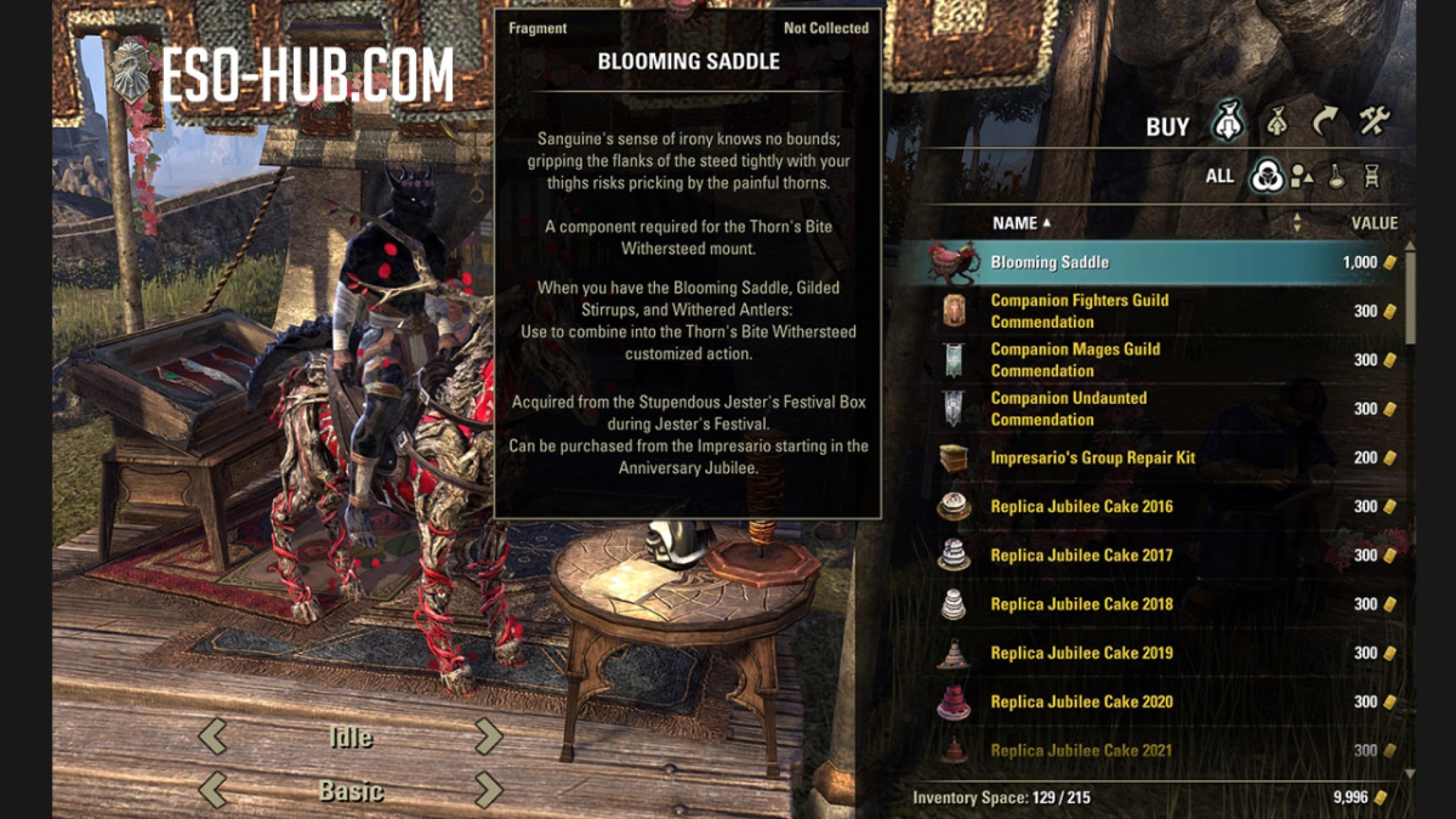
Task: Select the Idle animation label
Action: click(353, 736)
